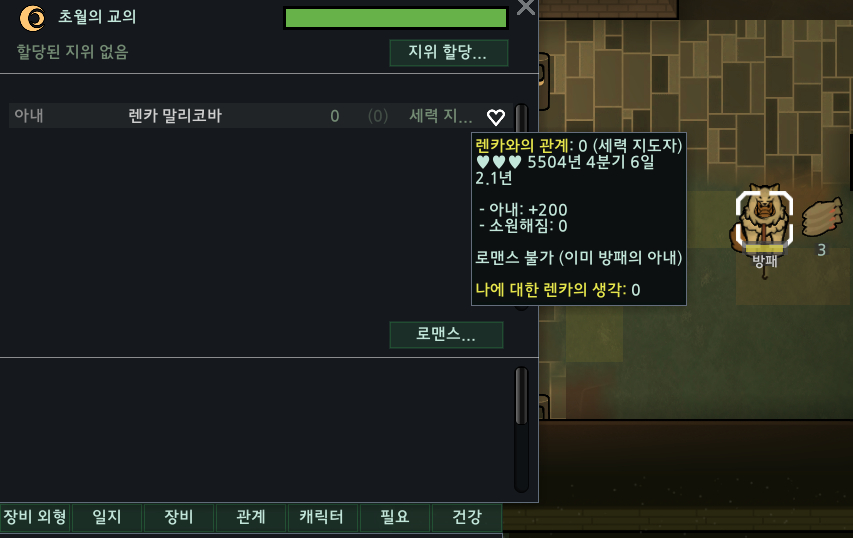Select the 관계 tab

251,517
